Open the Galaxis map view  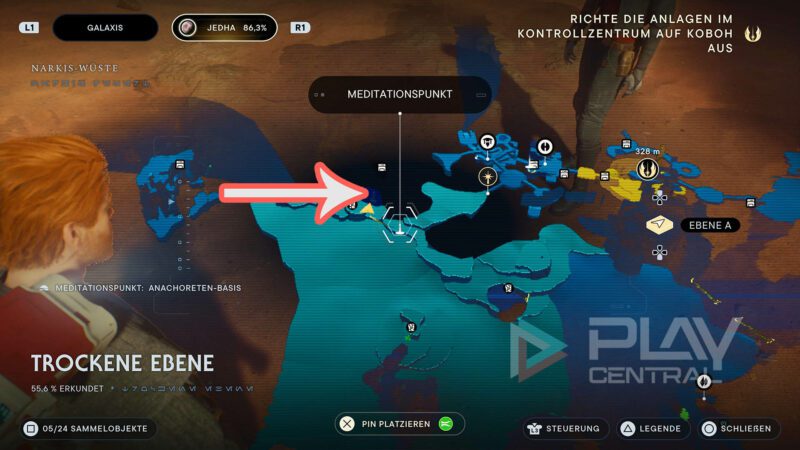pyautogui.click(x=105, y=28)
